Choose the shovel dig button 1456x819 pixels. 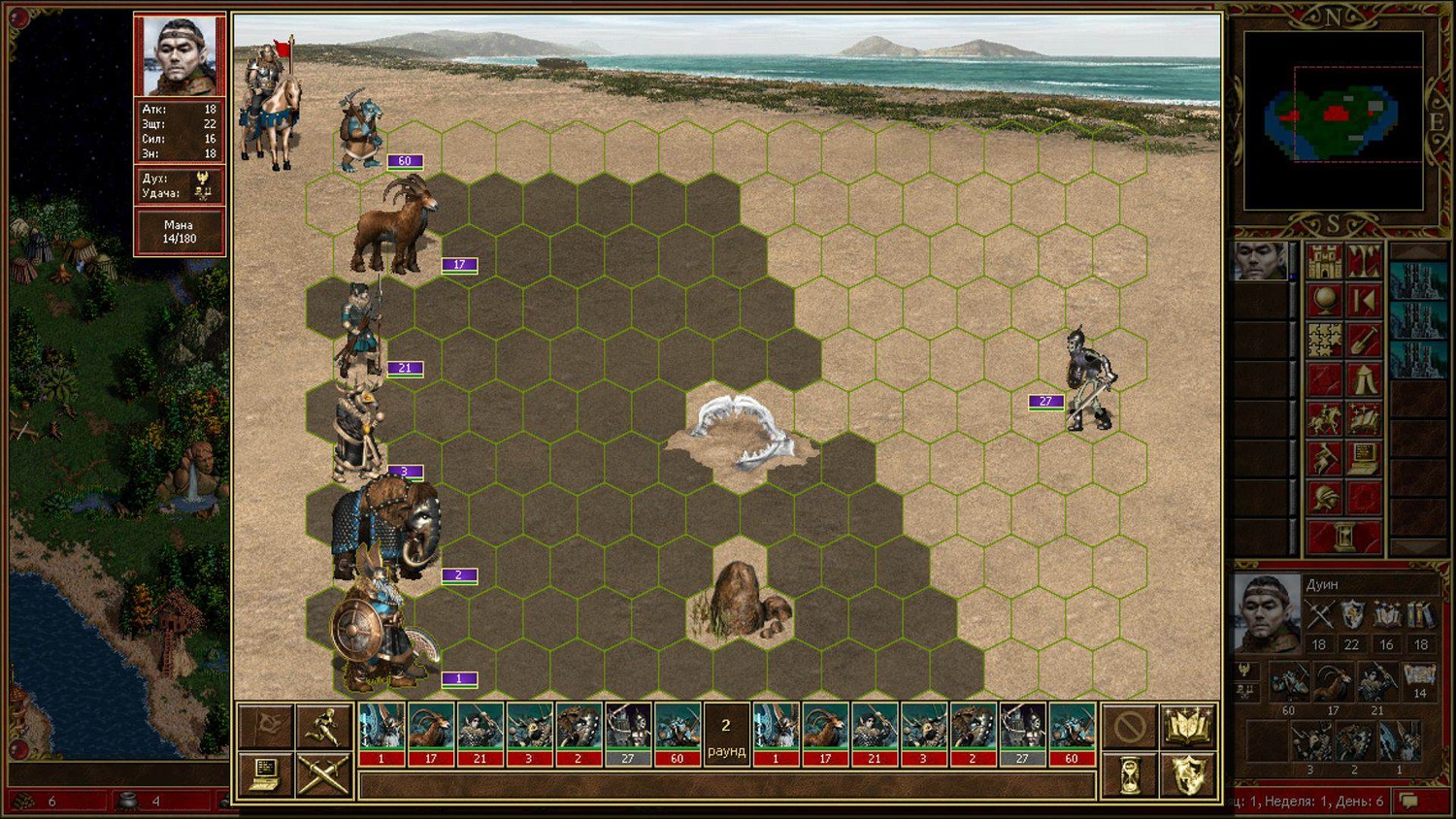(1364, 341)
